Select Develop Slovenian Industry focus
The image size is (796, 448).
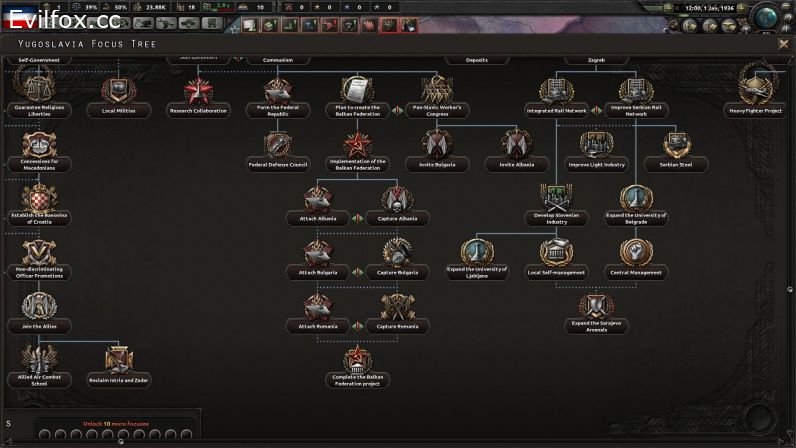(x=557, y=201)
